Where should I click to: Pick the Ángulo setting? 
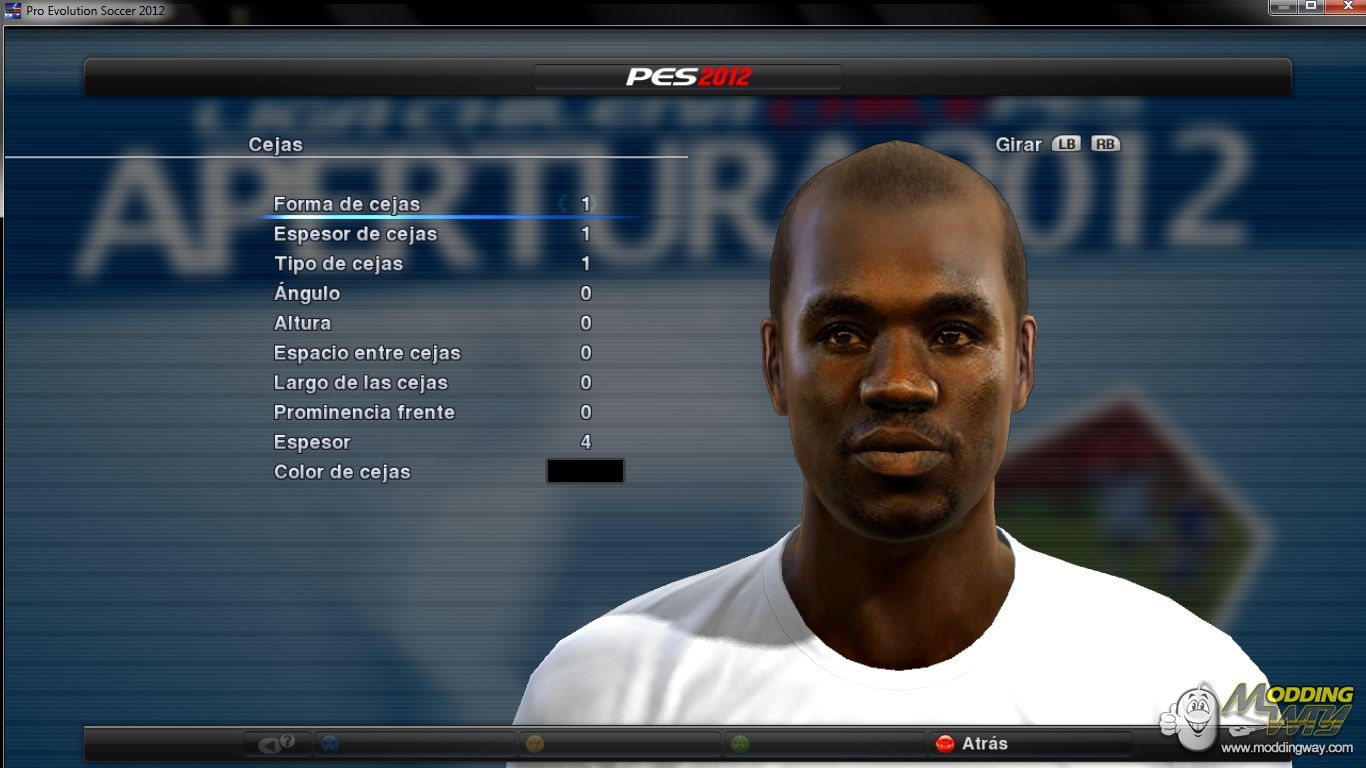pyautogui.click(x=307, y=294)
